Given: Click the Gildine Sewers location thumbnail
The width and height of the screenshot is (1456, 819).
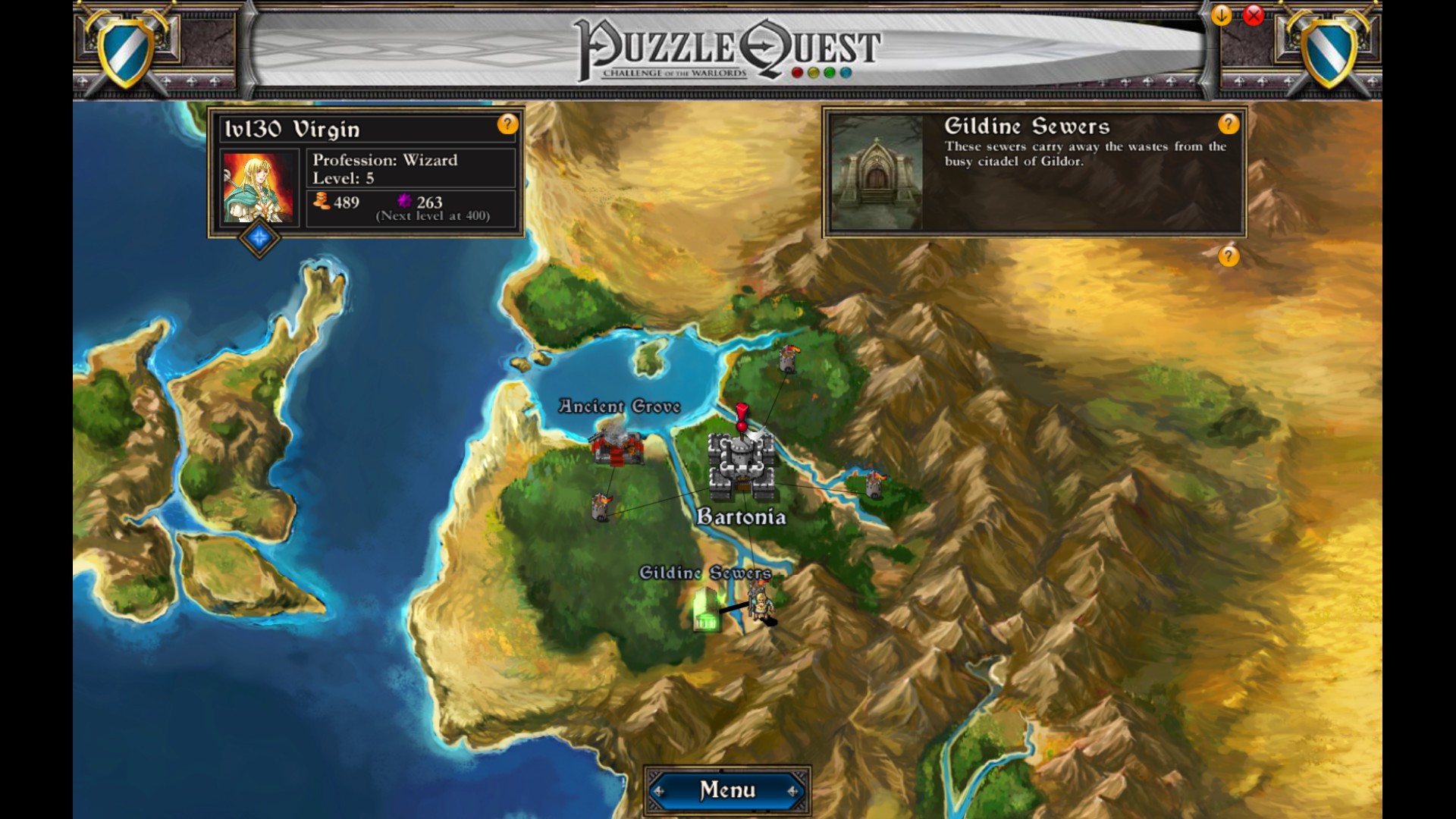Looking at the screenshot, I should (x=877, y=173).
